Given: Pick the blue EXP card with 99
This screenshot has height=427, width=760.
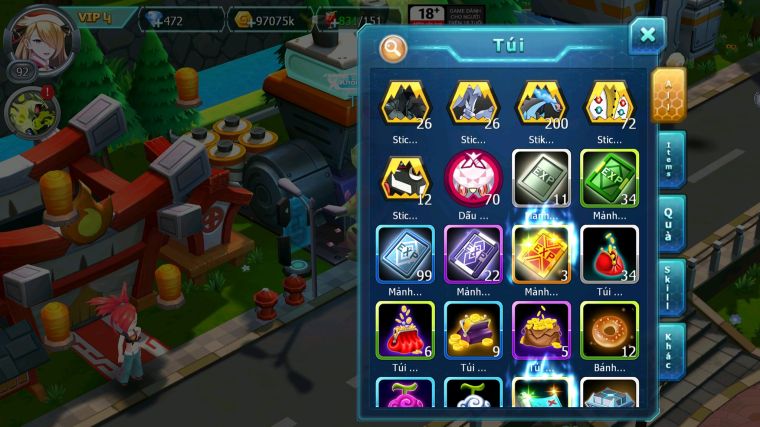Looking at the screenshot, I should coord(405,253).
